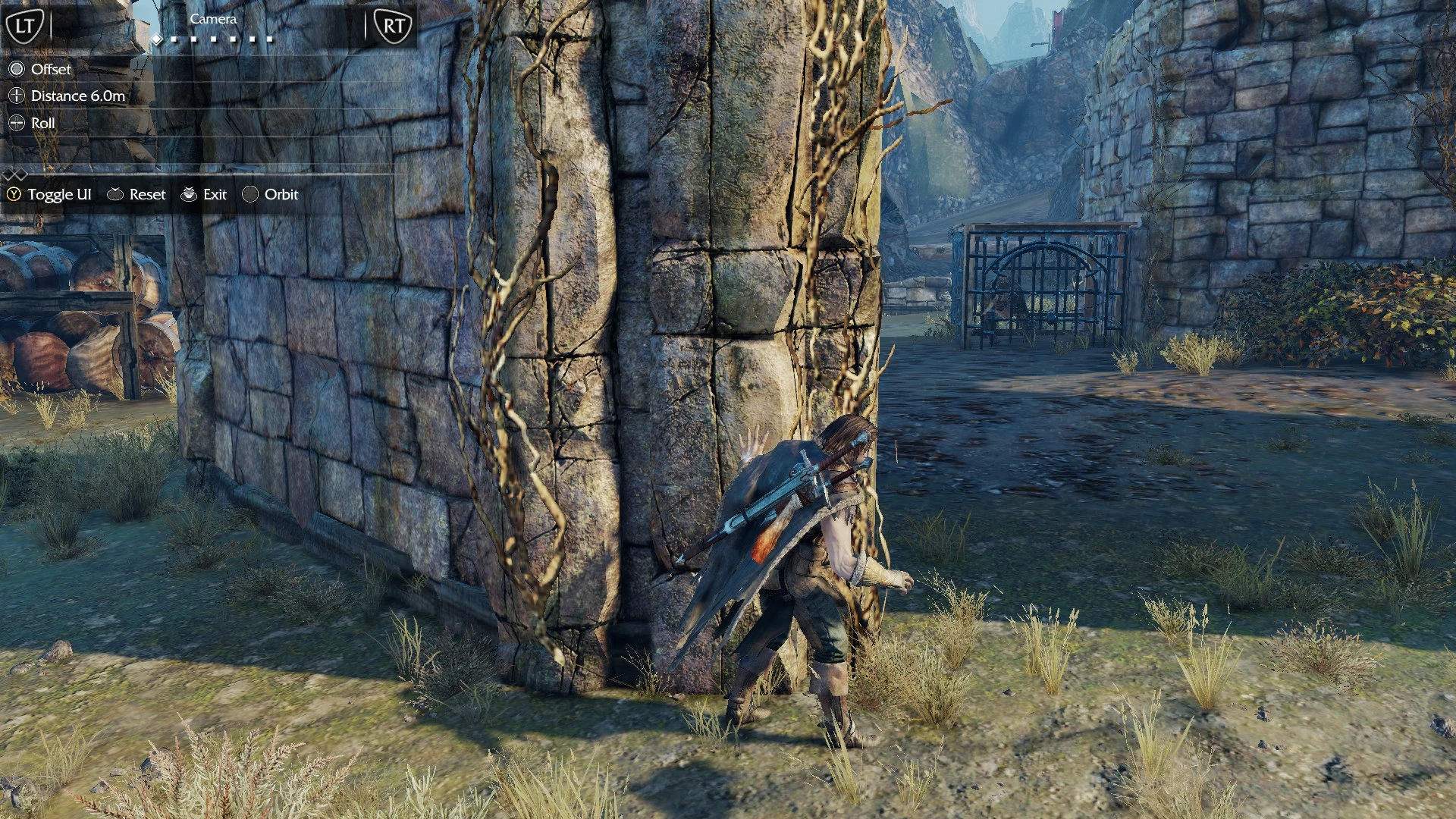Image resolution: width=1456 pixels, height=819 pixels.
Task: Click the d-pad icon next to Roll
Action: point(17,123)
